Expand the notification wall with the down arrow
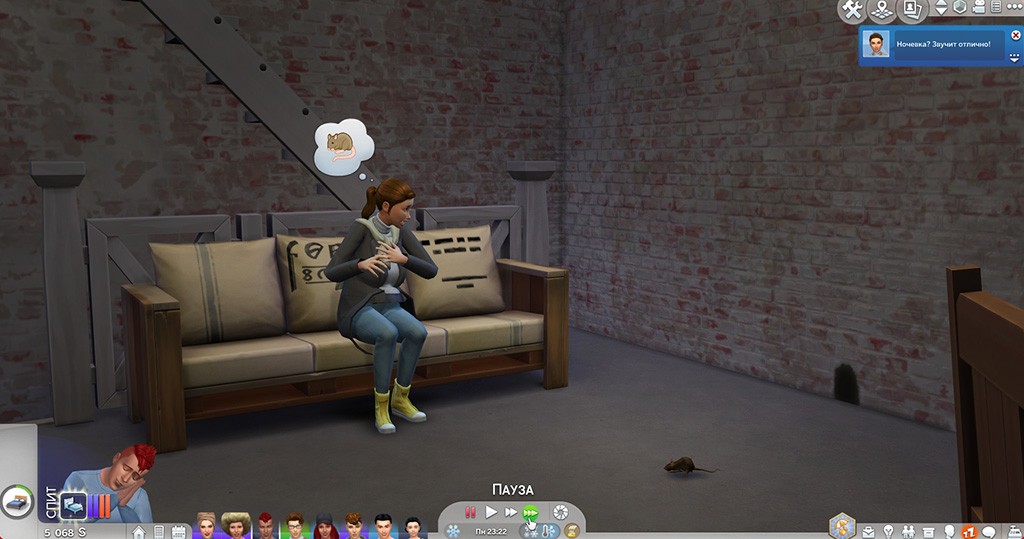1024x539 pixels. point(1016,58)
